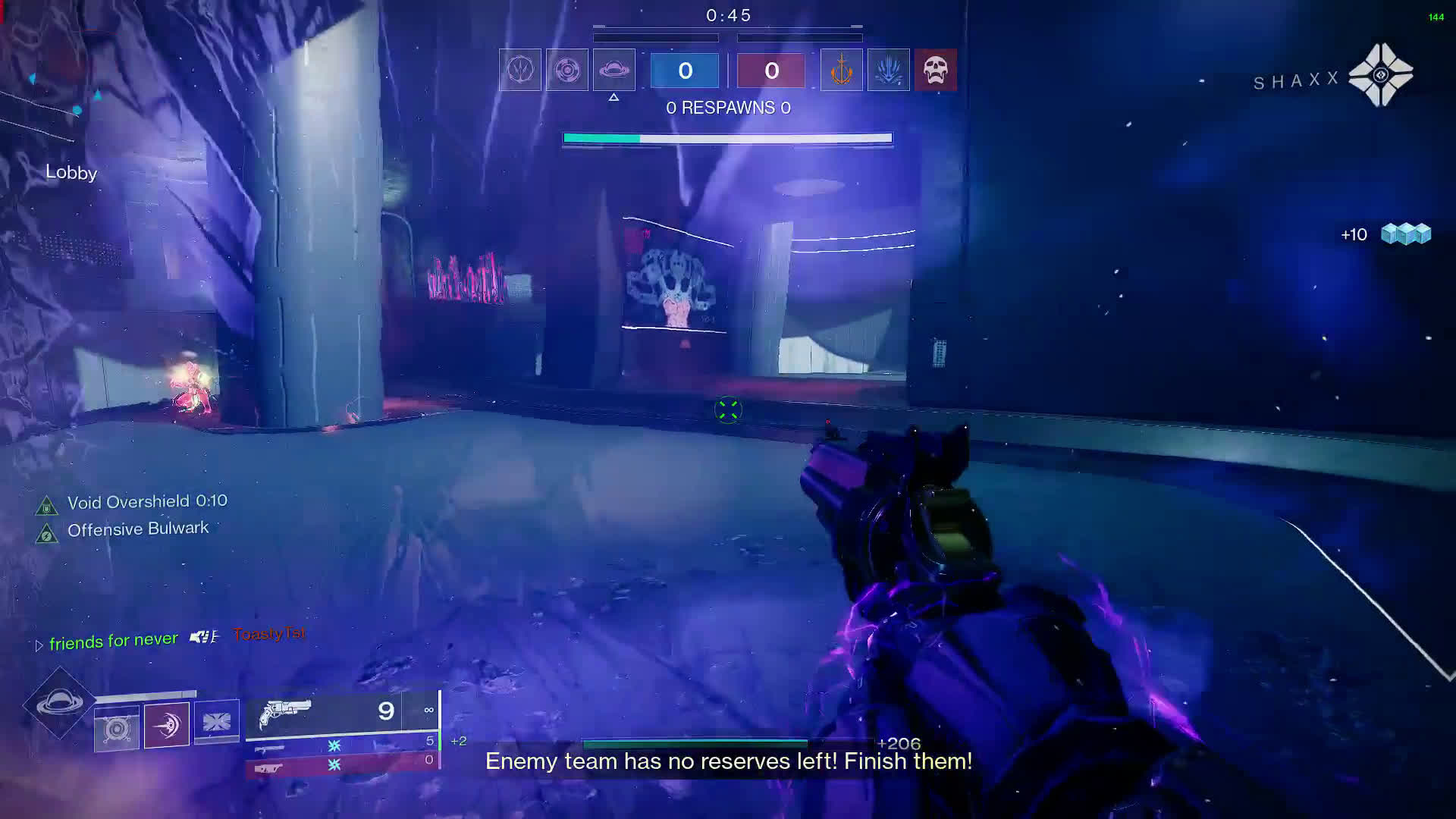Switch to the blue special weapon row
Screen dimensions: 1456x819
coord(343,745)
